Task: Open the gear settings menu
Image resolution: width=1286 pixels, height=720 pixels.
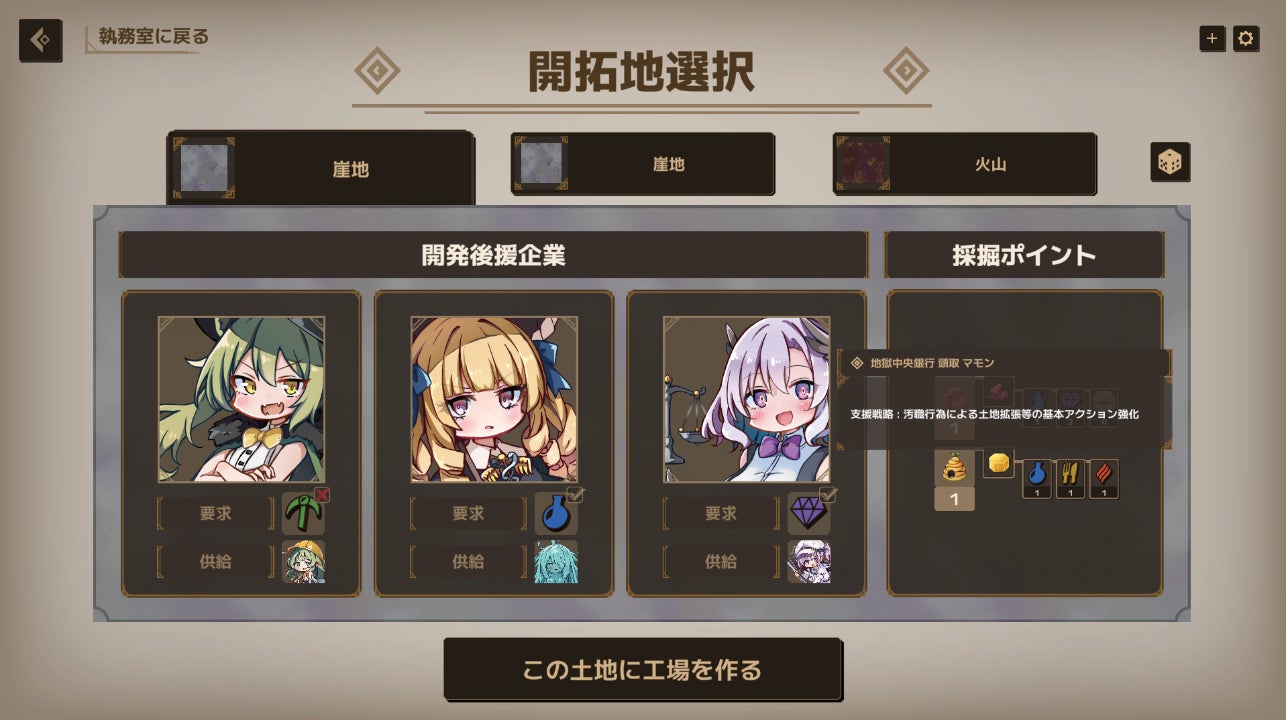Action: [x=1245, y=39]
